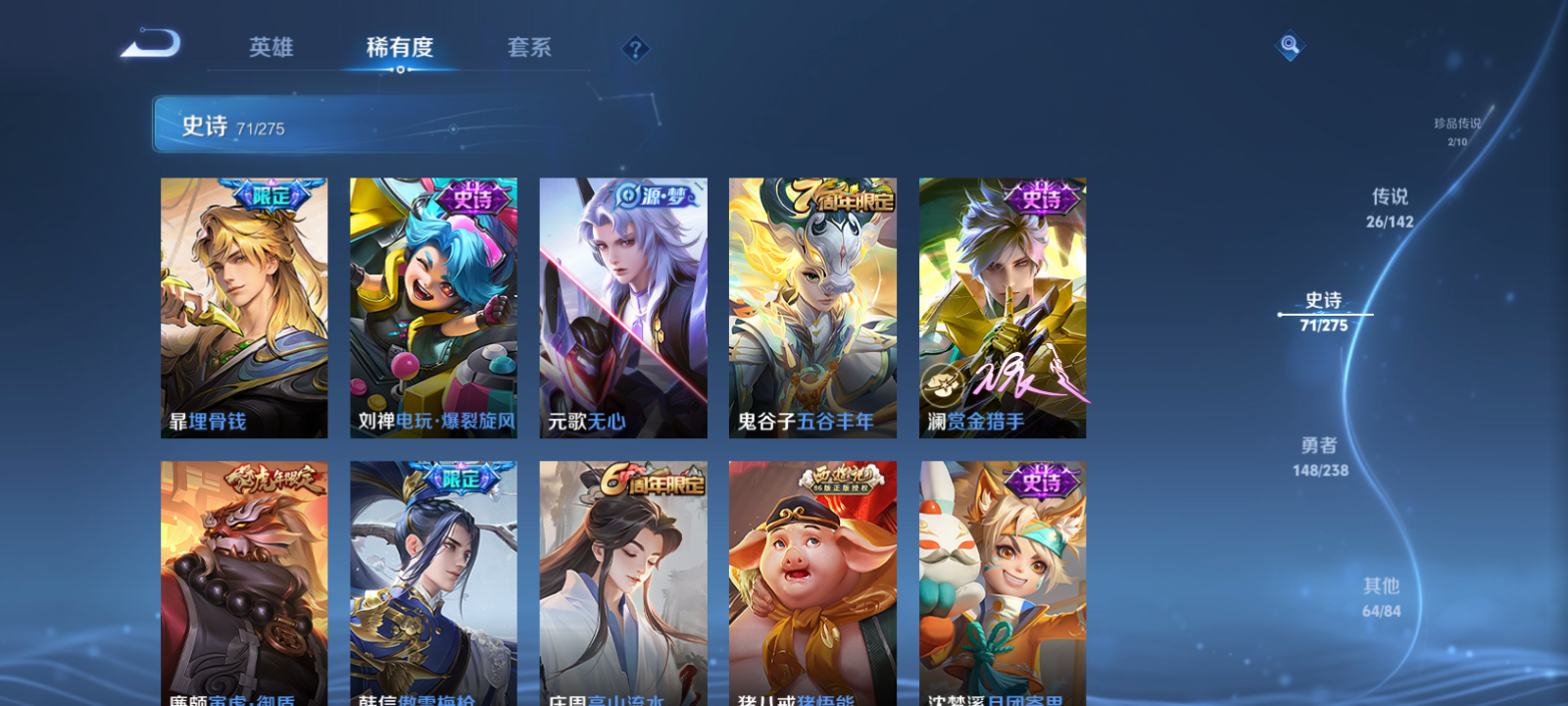Select the 稀有度 tab

(399, 47)
